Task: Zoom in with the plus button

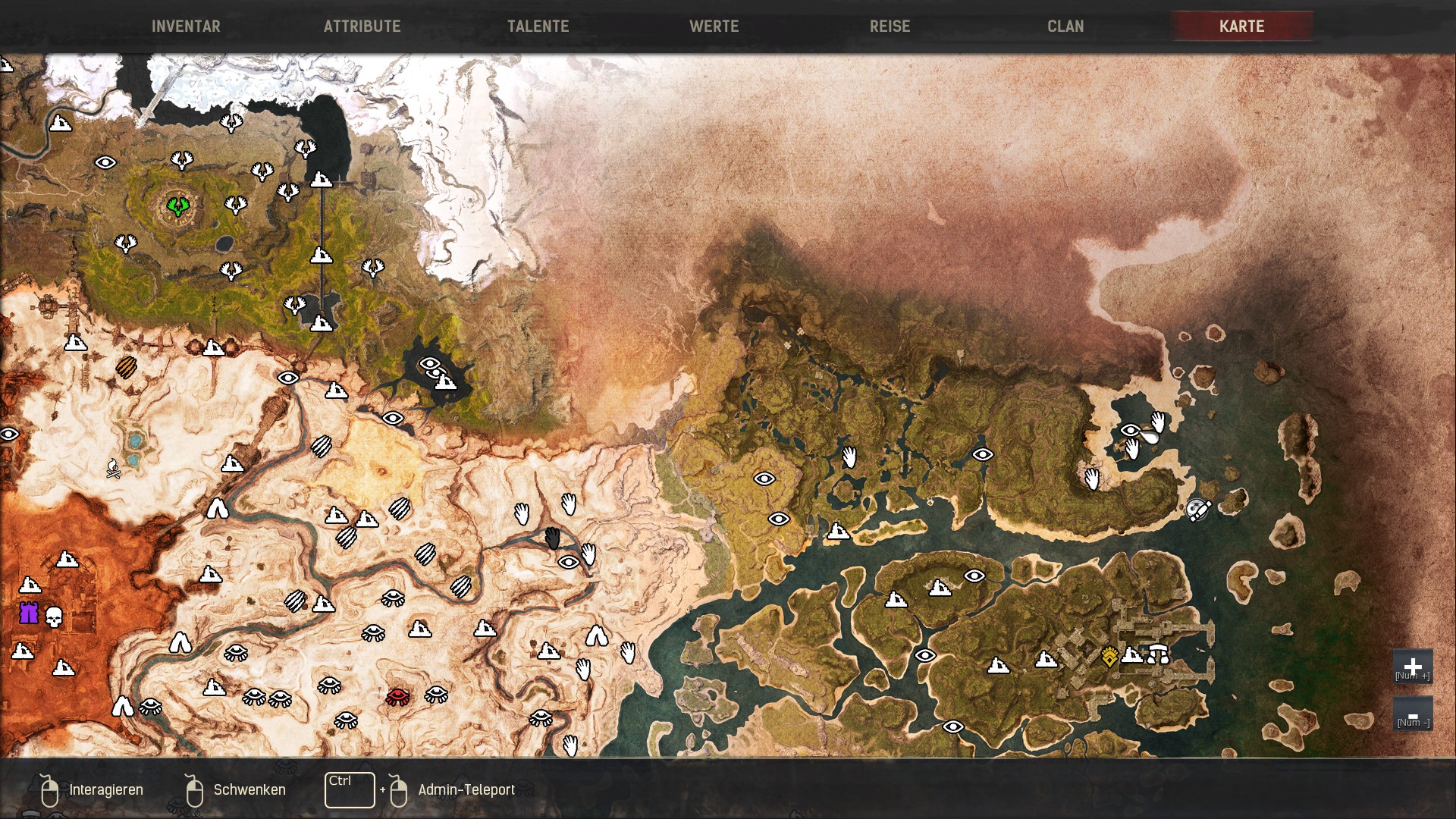Action: pos(1412,667)
